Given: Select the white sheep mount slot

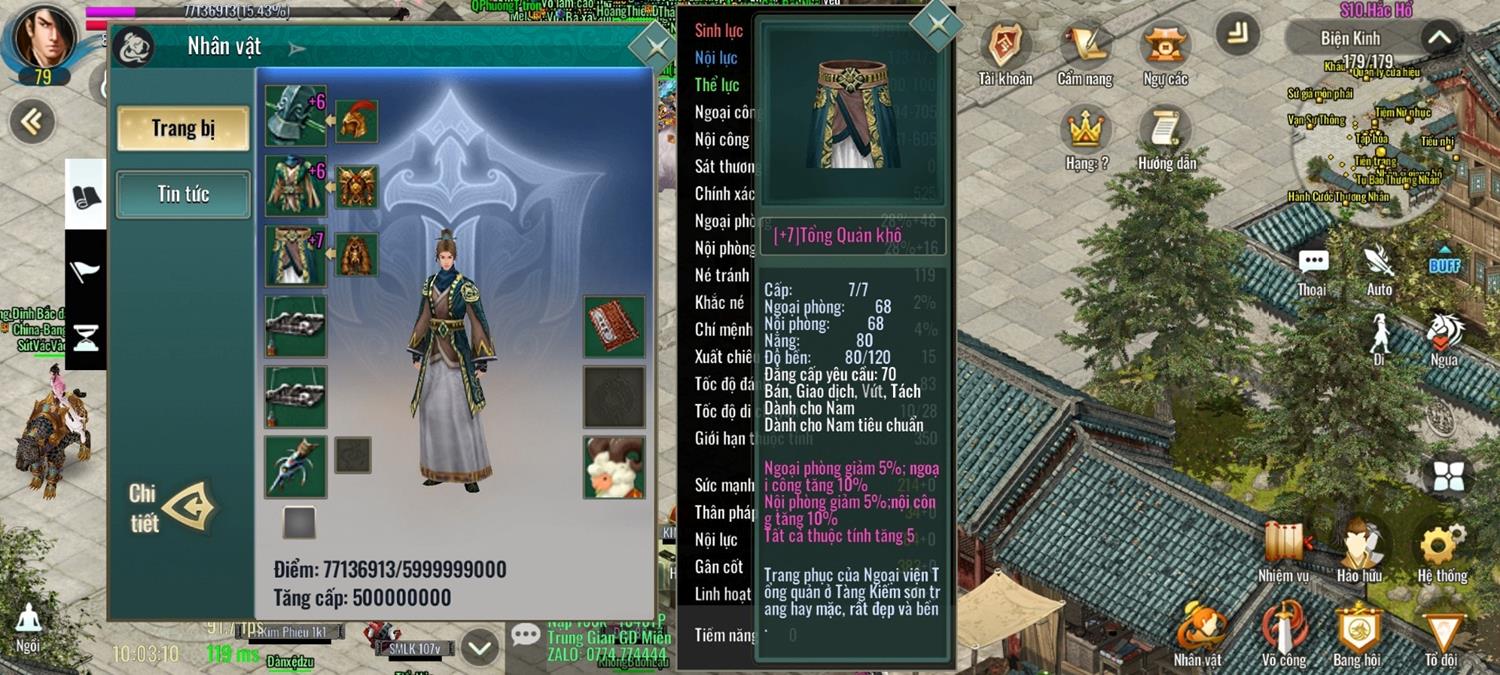Looking at the screenshot, I should 614,467.
